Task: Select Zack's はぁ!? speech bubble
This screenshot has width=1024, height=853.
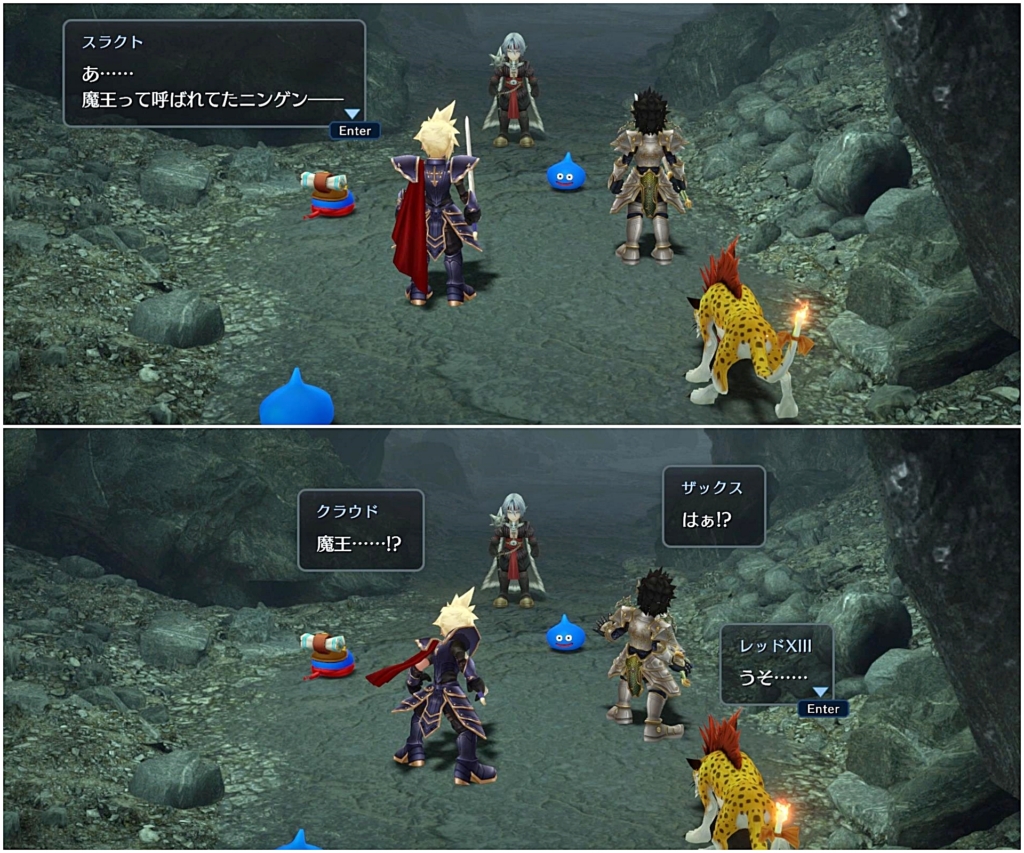Action: coord(713,506)
